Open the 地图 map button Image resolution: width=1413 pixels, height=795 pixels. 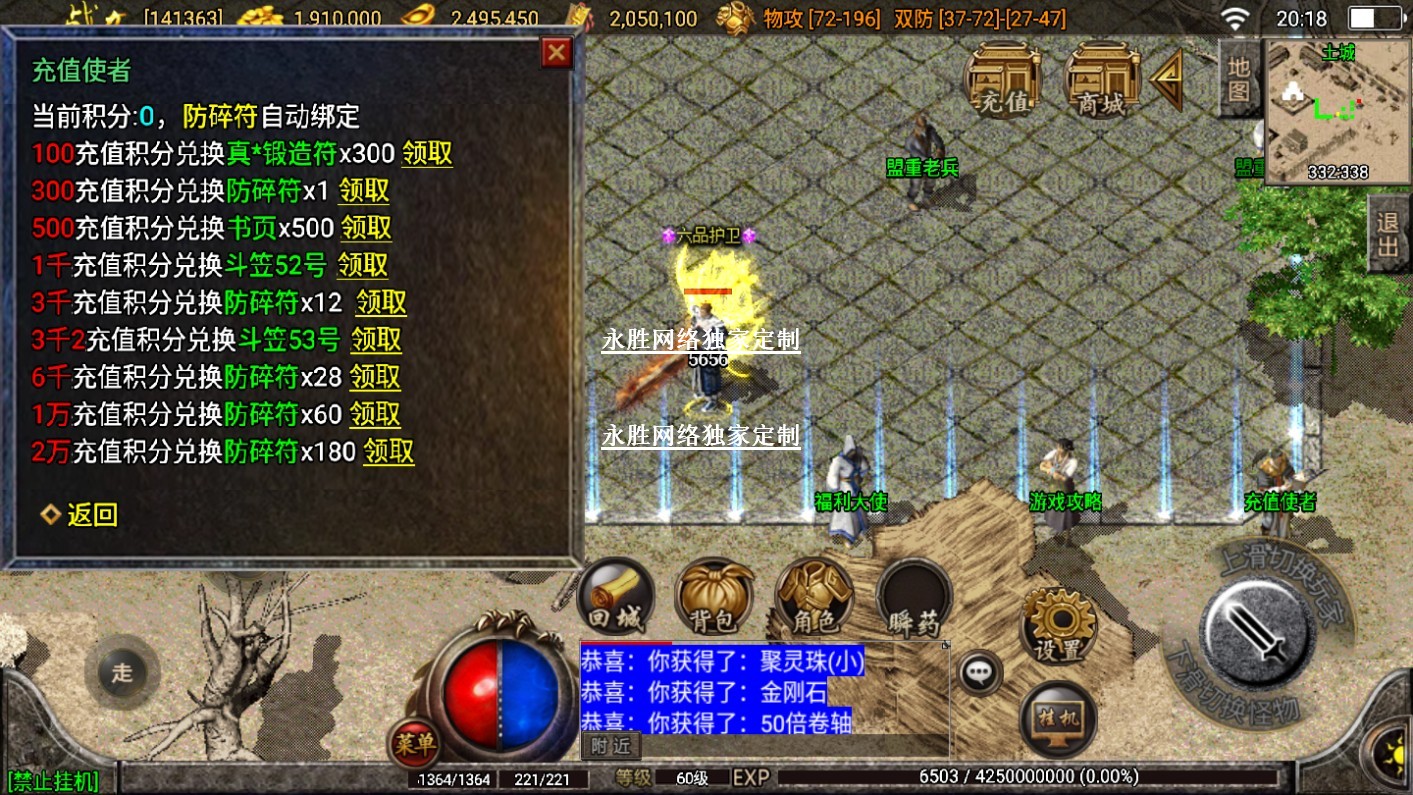(1239, 78)
